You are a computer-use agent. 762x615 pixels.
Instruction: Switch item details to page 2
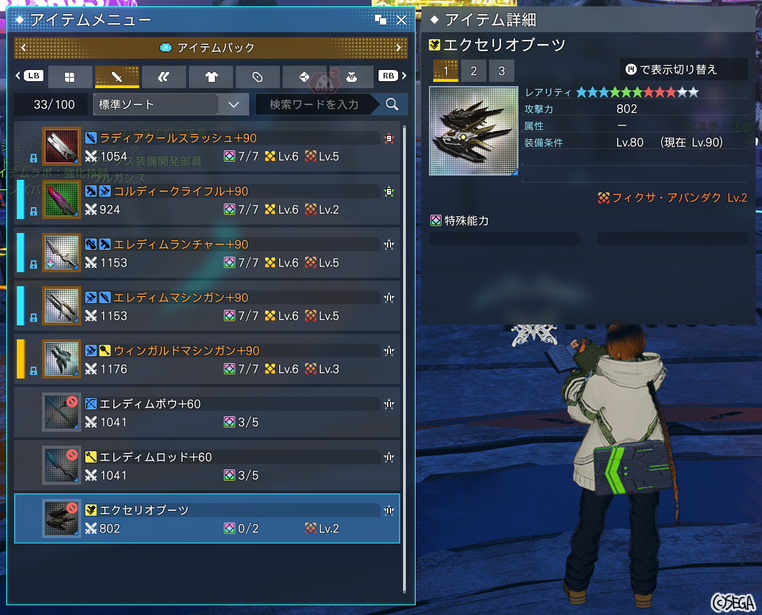point(473,70)
